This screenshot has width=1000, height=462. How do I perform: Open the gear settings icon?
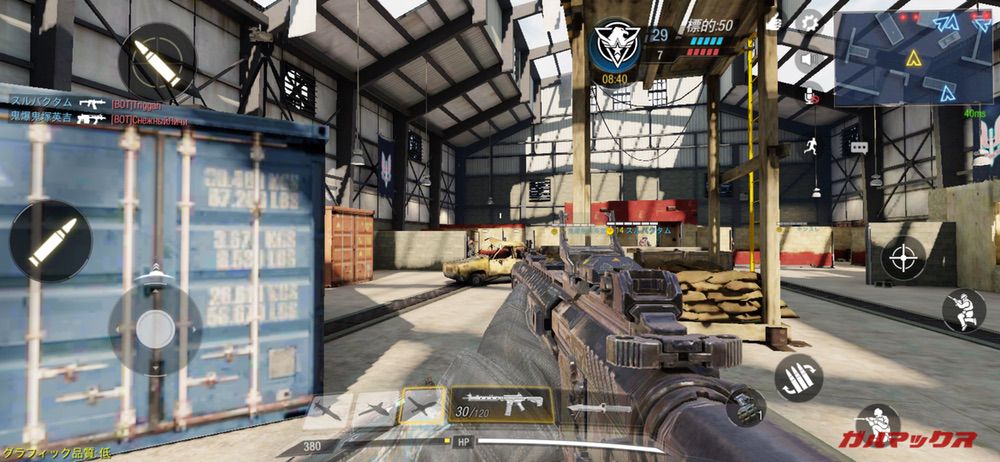[x=809, y=21]
